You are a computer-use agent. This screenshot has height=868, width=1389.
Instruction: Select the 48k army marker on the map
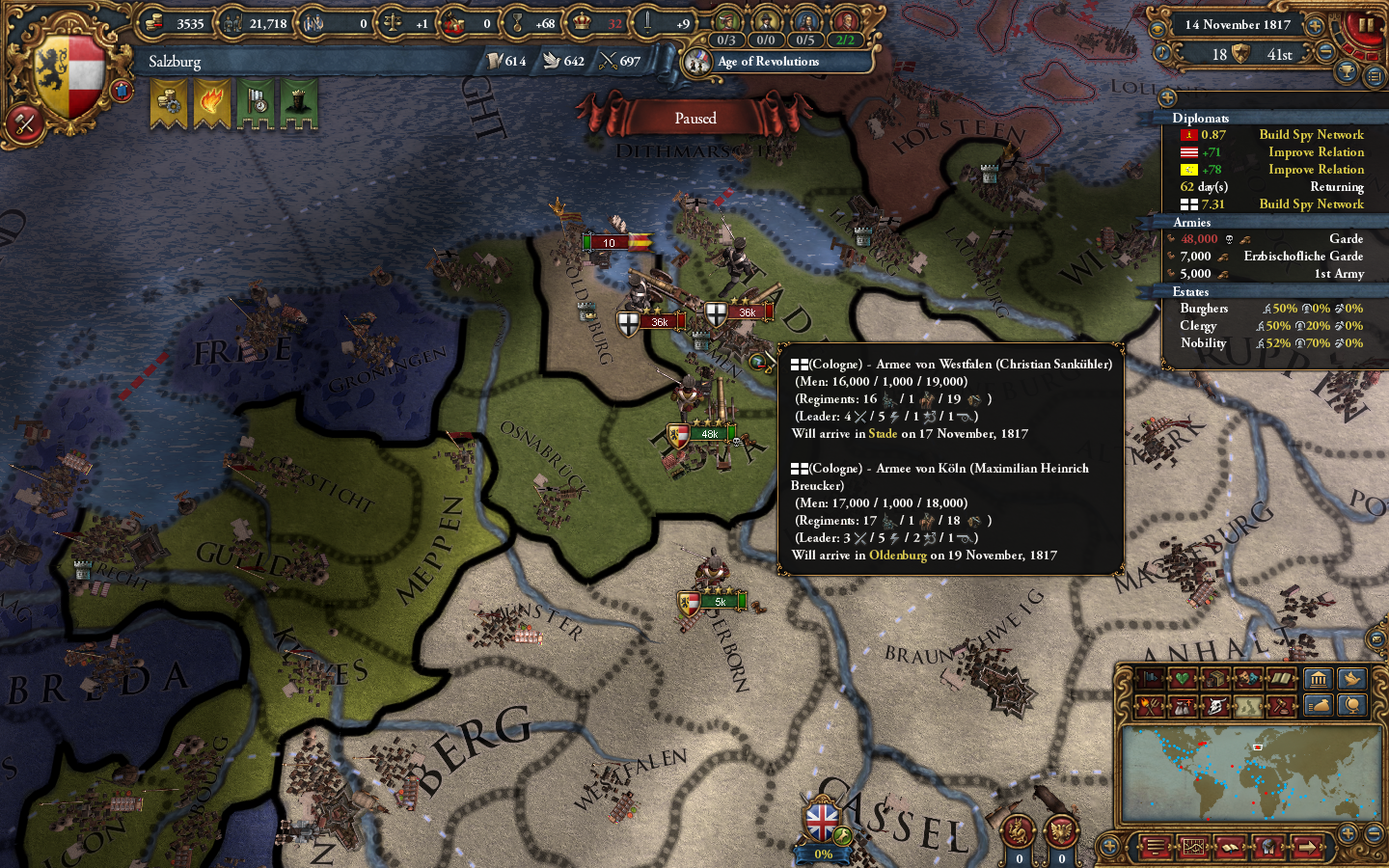click(x=711, y=434)
